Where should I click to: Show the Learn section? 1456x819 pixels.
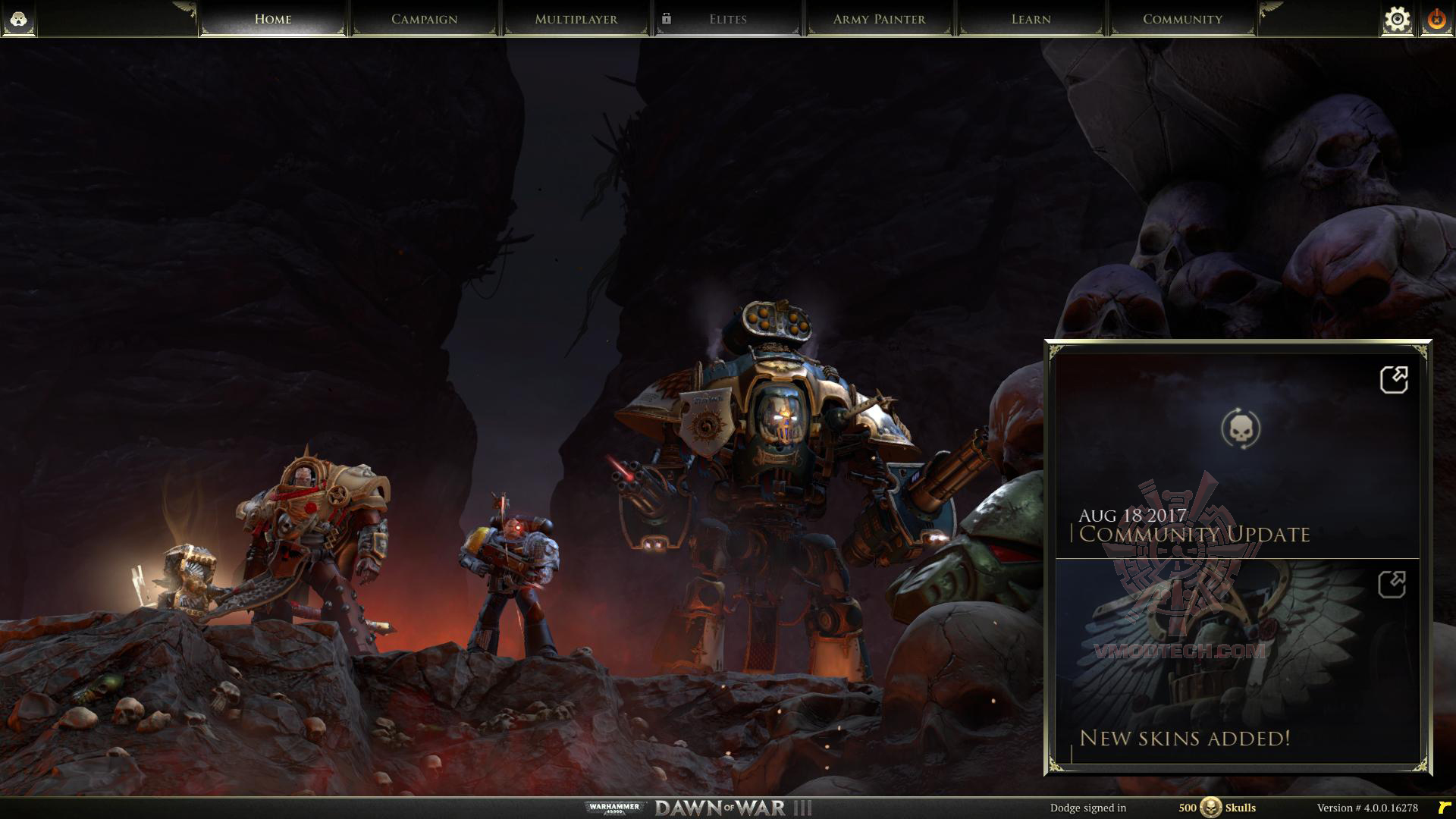point(1031,19)
